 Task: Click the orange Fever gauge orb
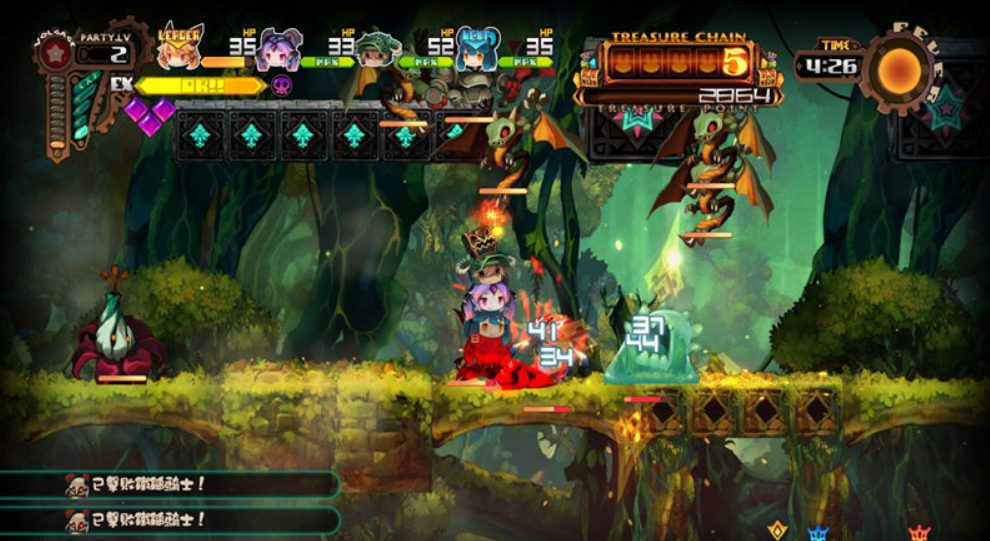coord(899,68)
